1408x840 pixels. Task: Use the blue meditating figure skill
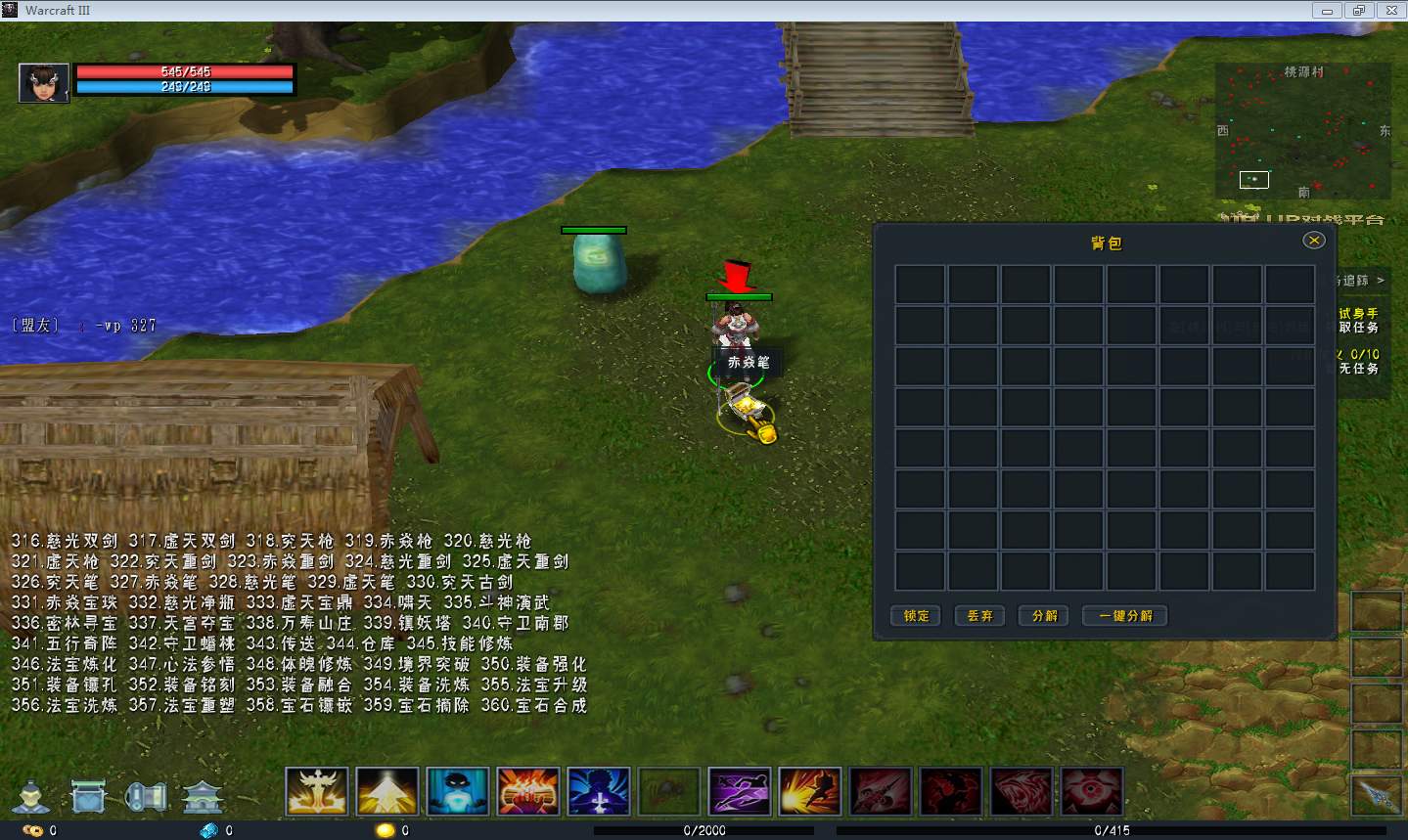[x=458, y=791]
